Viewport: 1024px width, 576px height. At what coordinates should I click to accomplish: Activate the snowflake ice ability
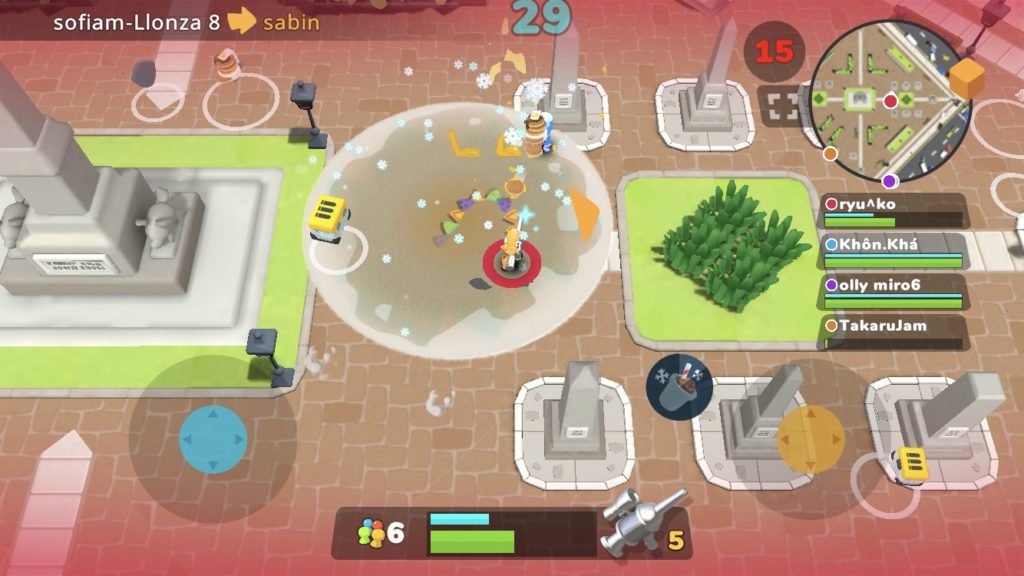679,387
